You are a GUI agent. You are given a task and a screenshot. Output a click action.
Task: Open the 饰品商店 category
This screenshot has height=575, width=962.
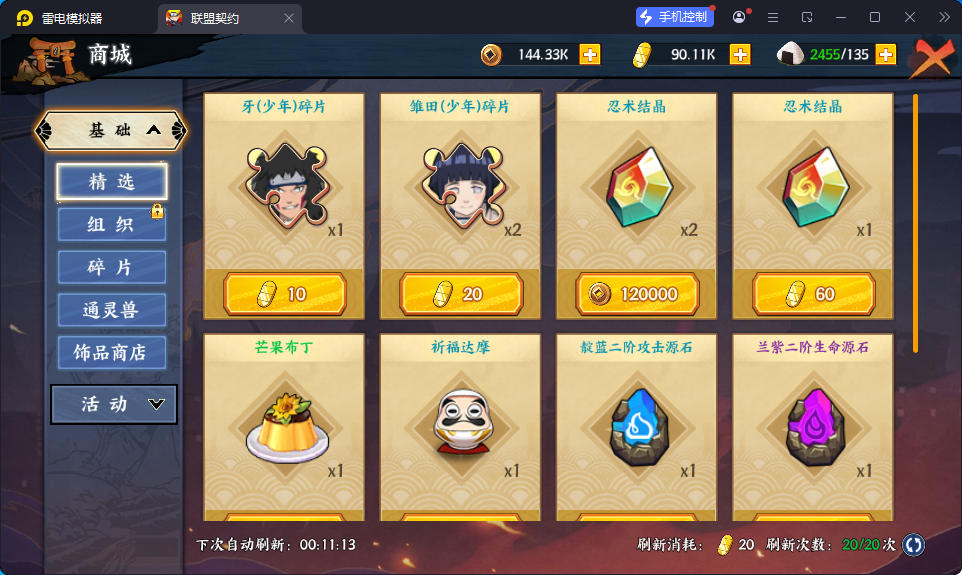coord(111,353)
